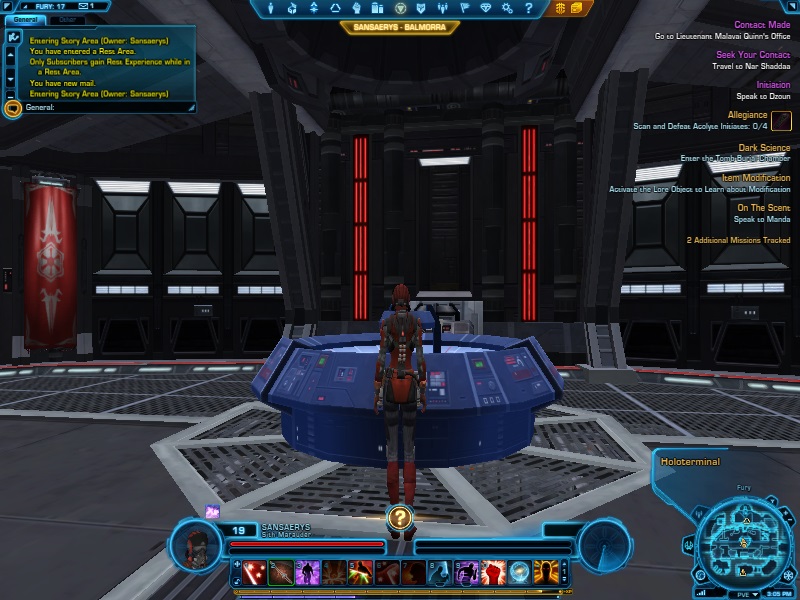This screenshot has height=600, width=800.
Task: Open the Allegiance quest item icon
Action: coord(781,121)
